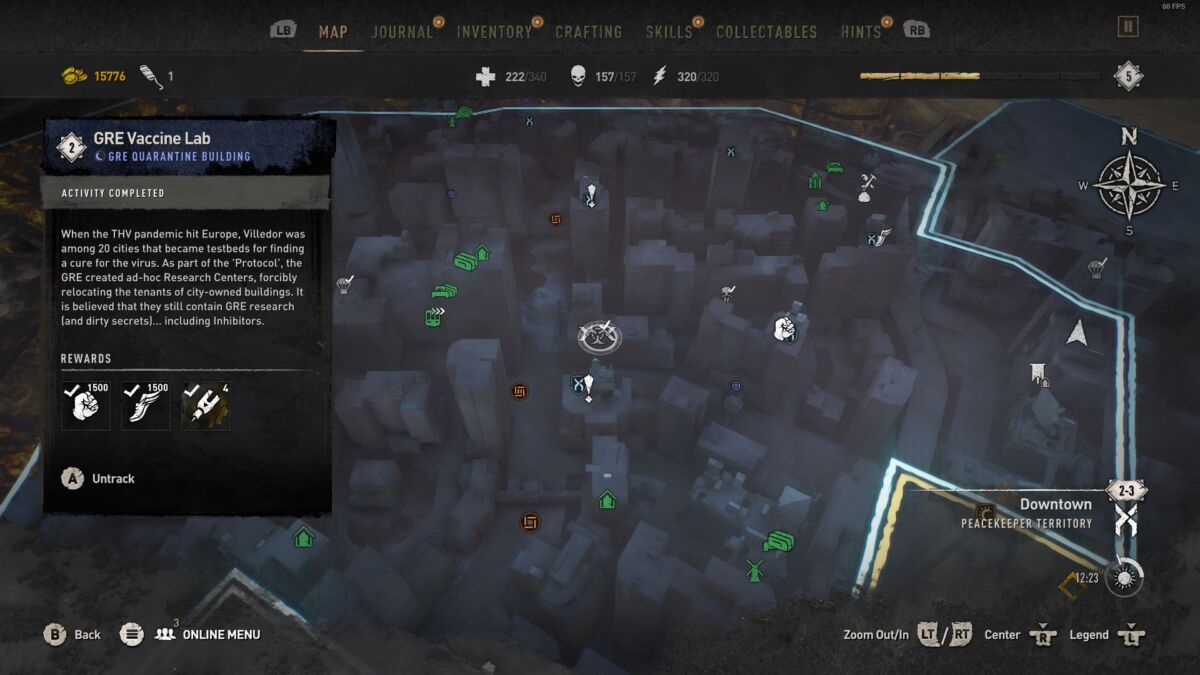Open the Inventory tab

494,32
